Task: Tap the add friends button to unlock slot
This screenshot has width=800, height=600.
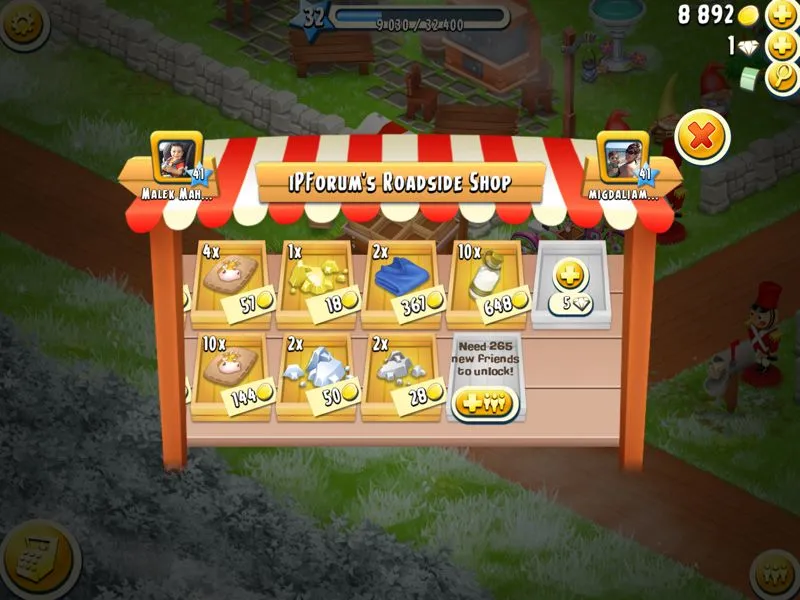Action: (x=485, y=403)
